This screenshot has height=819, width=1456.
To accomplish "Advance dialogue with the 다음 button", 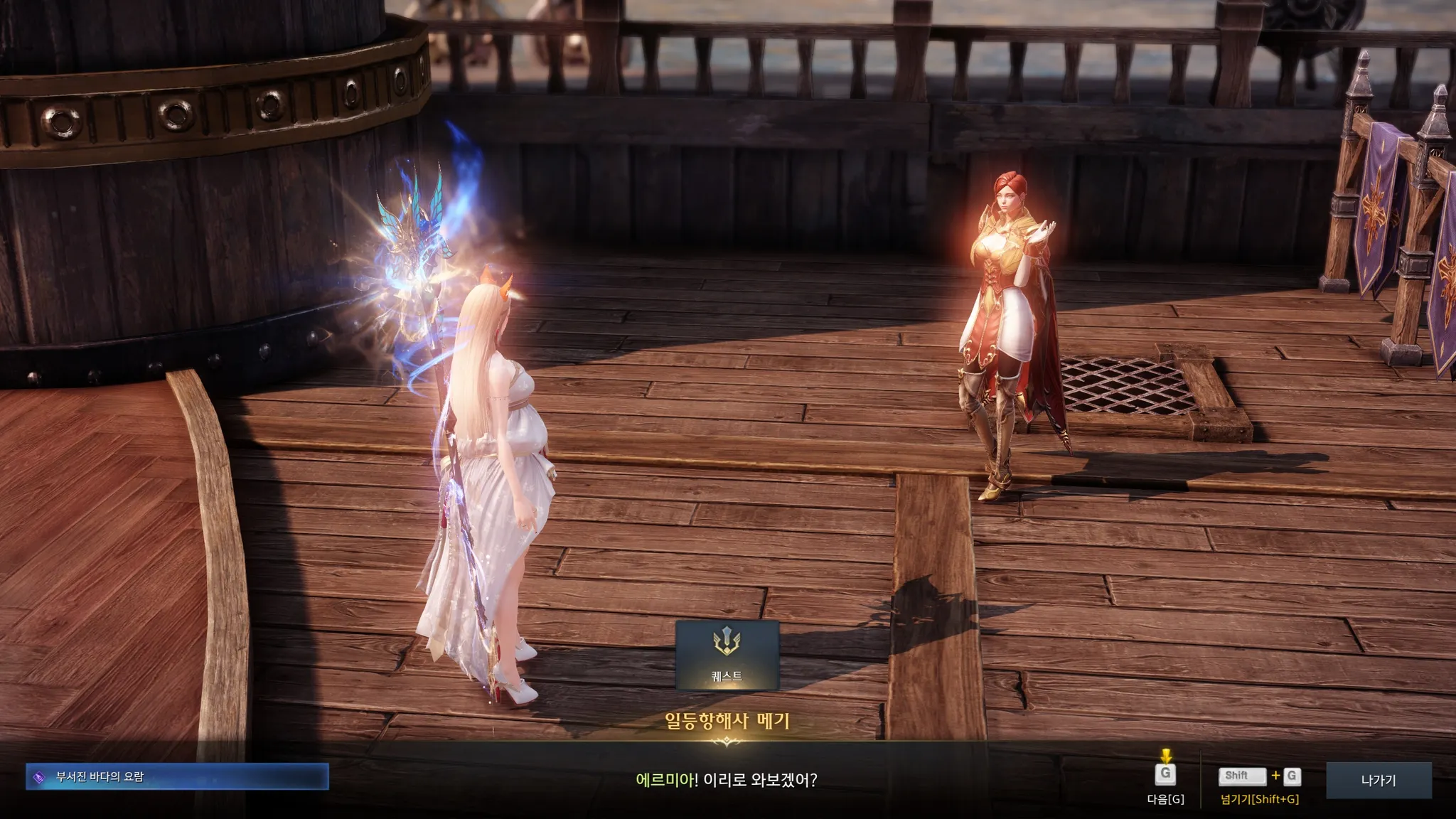I will [x=1165, y=776].
